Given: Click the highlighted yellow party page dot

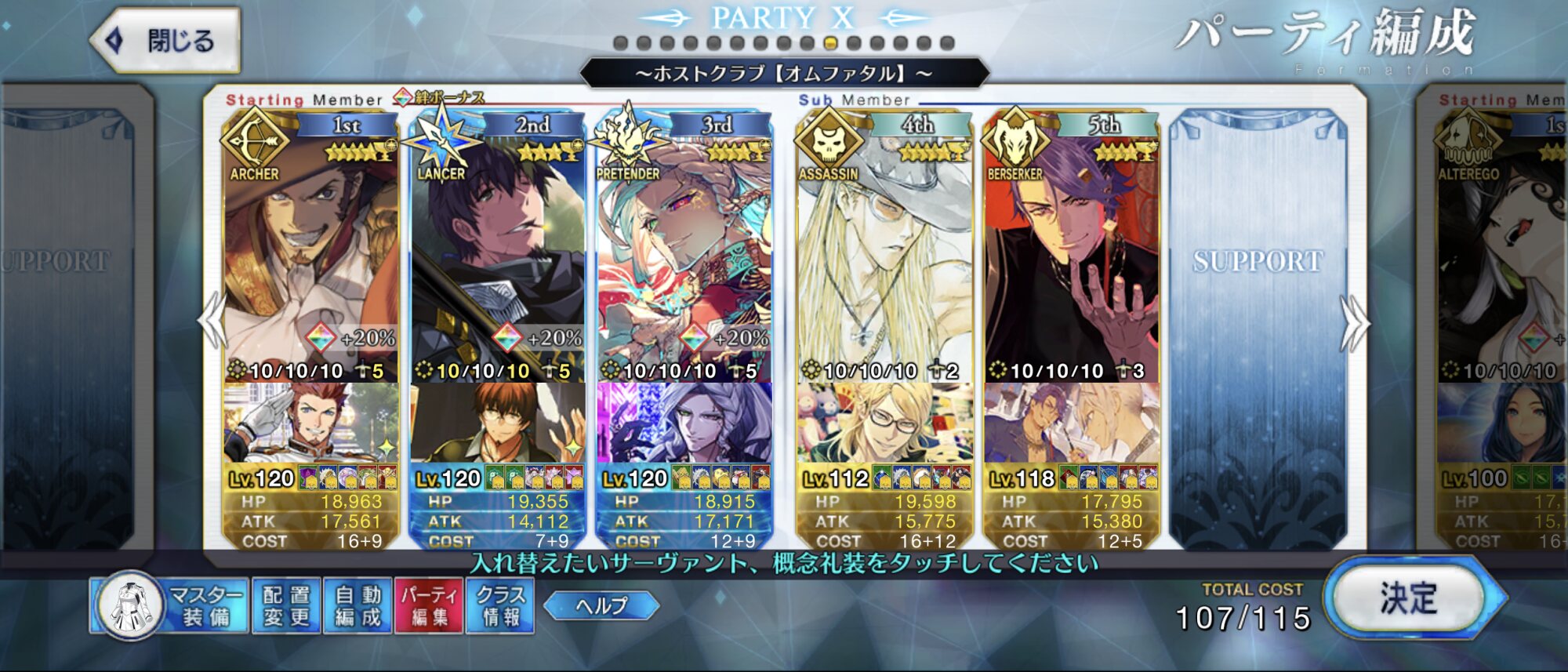Looking at the screenshot, I should click(831, 43).
